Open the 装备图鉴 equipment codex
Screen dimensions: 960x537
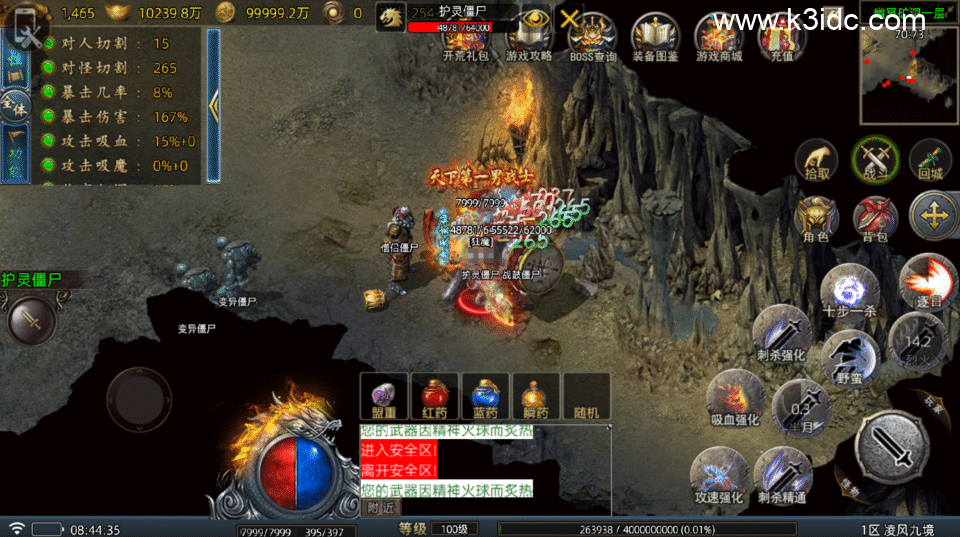tap(655, 38)
